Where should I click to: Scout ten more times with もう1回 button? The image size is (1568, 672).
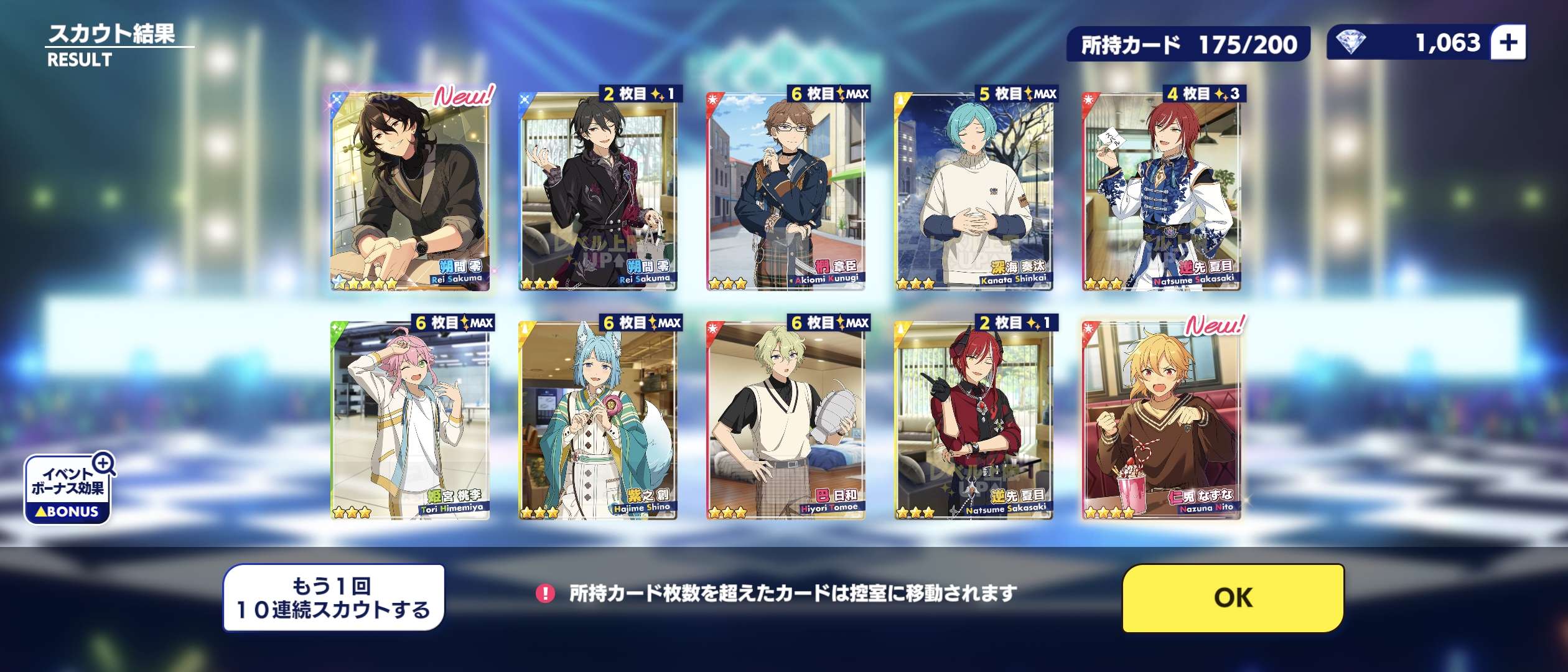pos(334,597)
